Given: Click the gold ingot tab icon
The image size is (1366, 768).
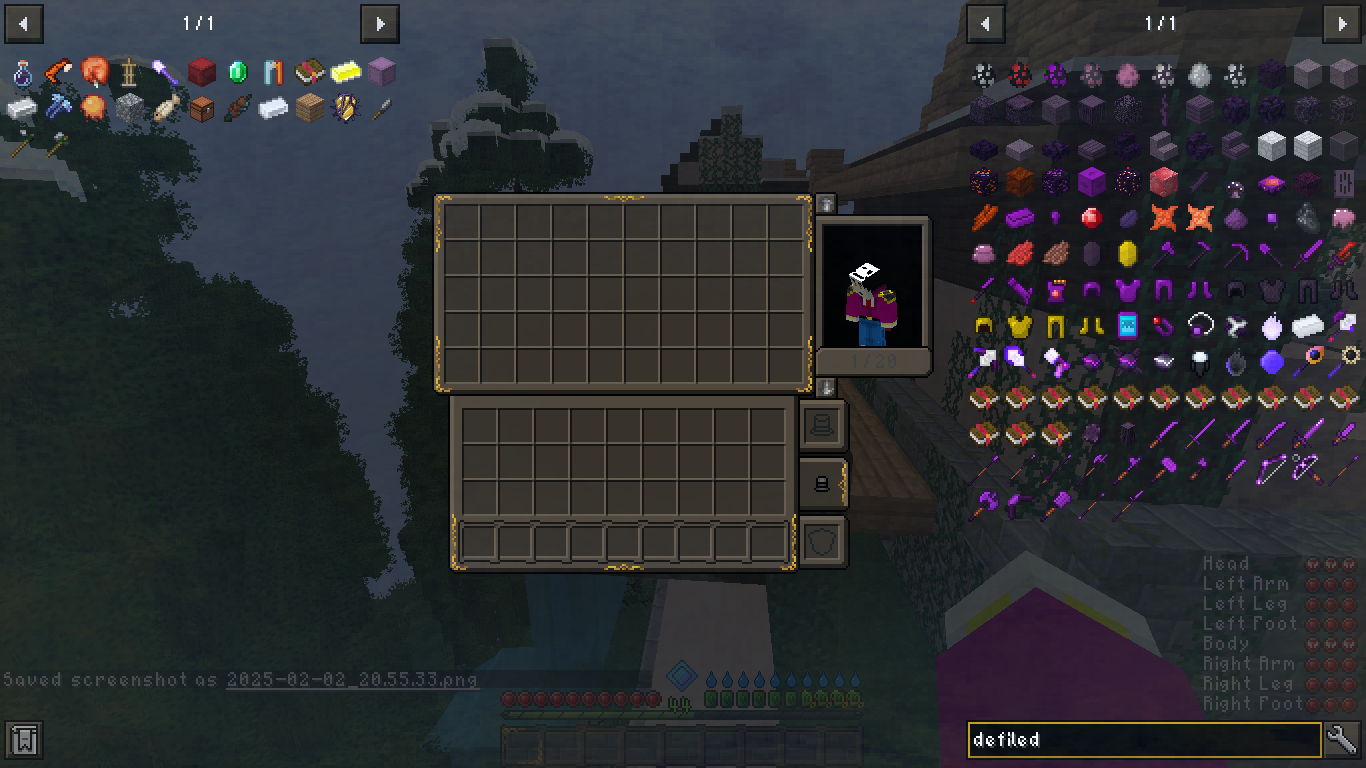Looking at the screenshot, I should (343, 72).
